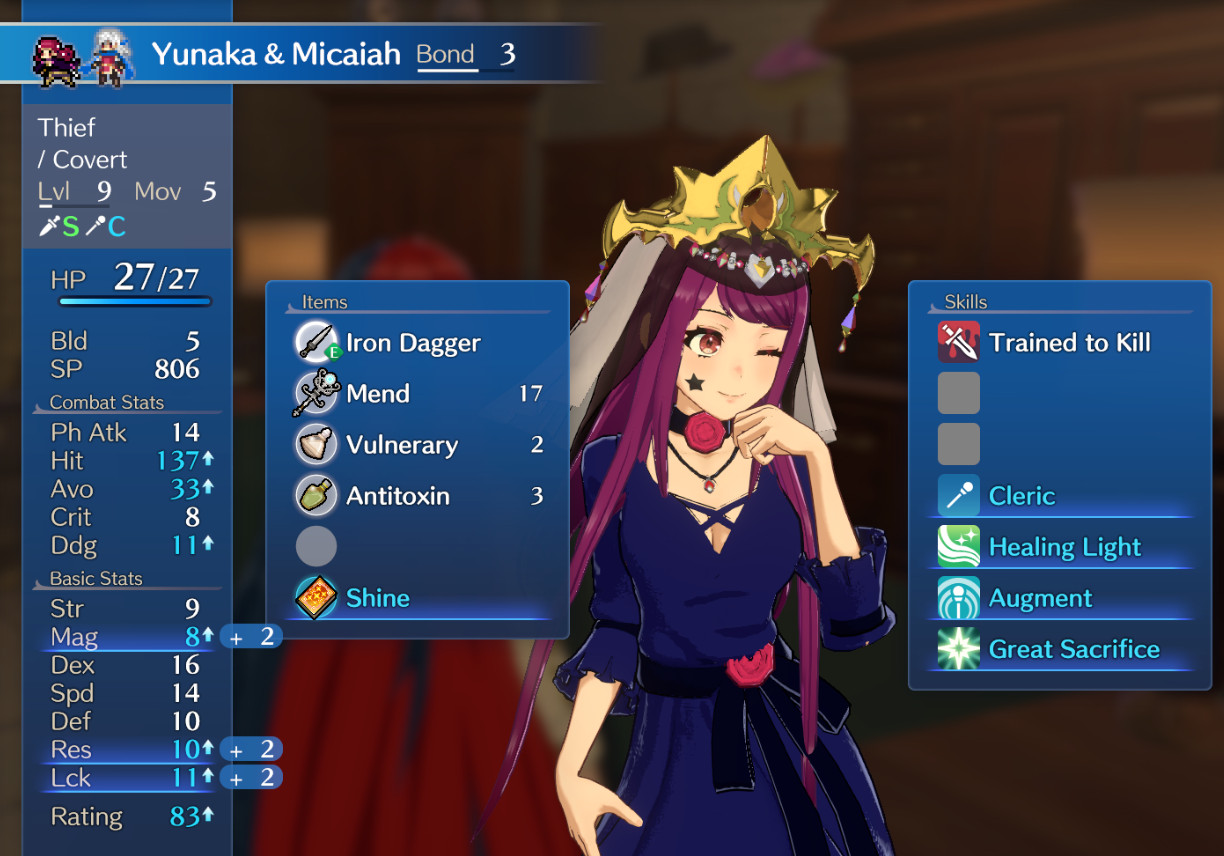Pick the Antitoxin item row
1224x856 pixels.
coord(397,496)
